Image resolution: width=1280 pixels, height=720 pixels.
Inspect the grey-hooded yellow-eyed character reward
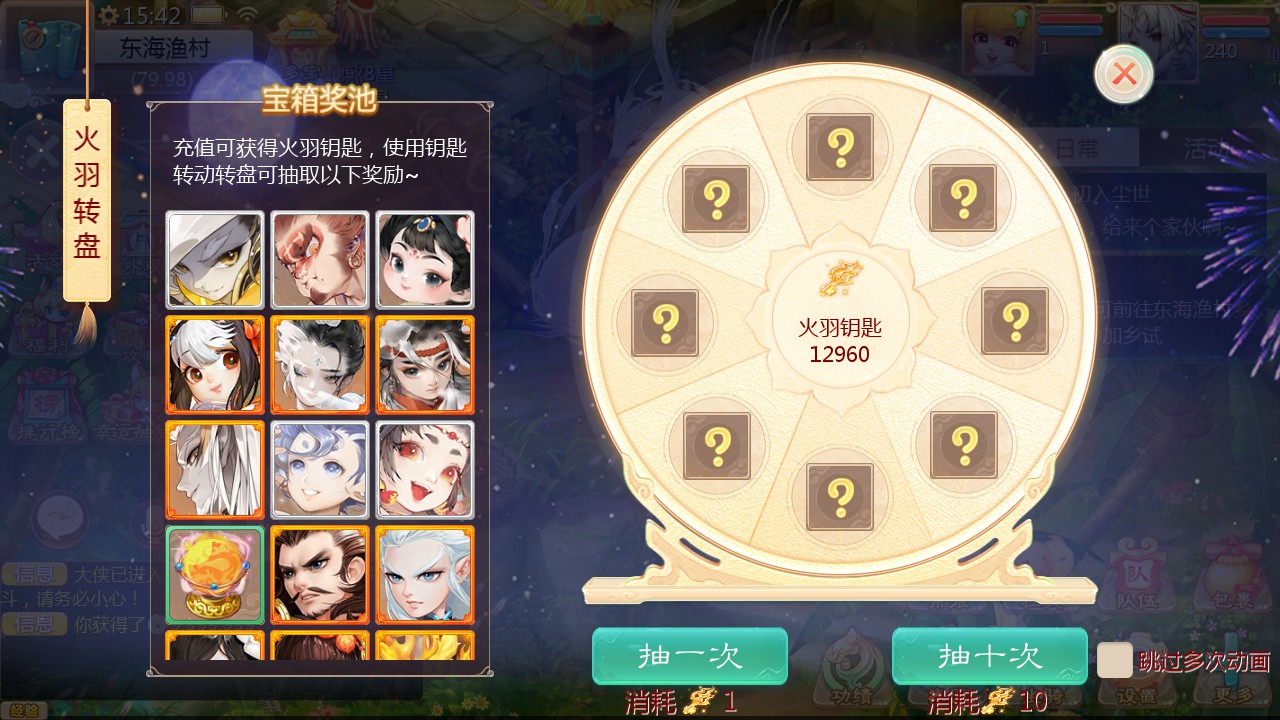coord(215,260)
